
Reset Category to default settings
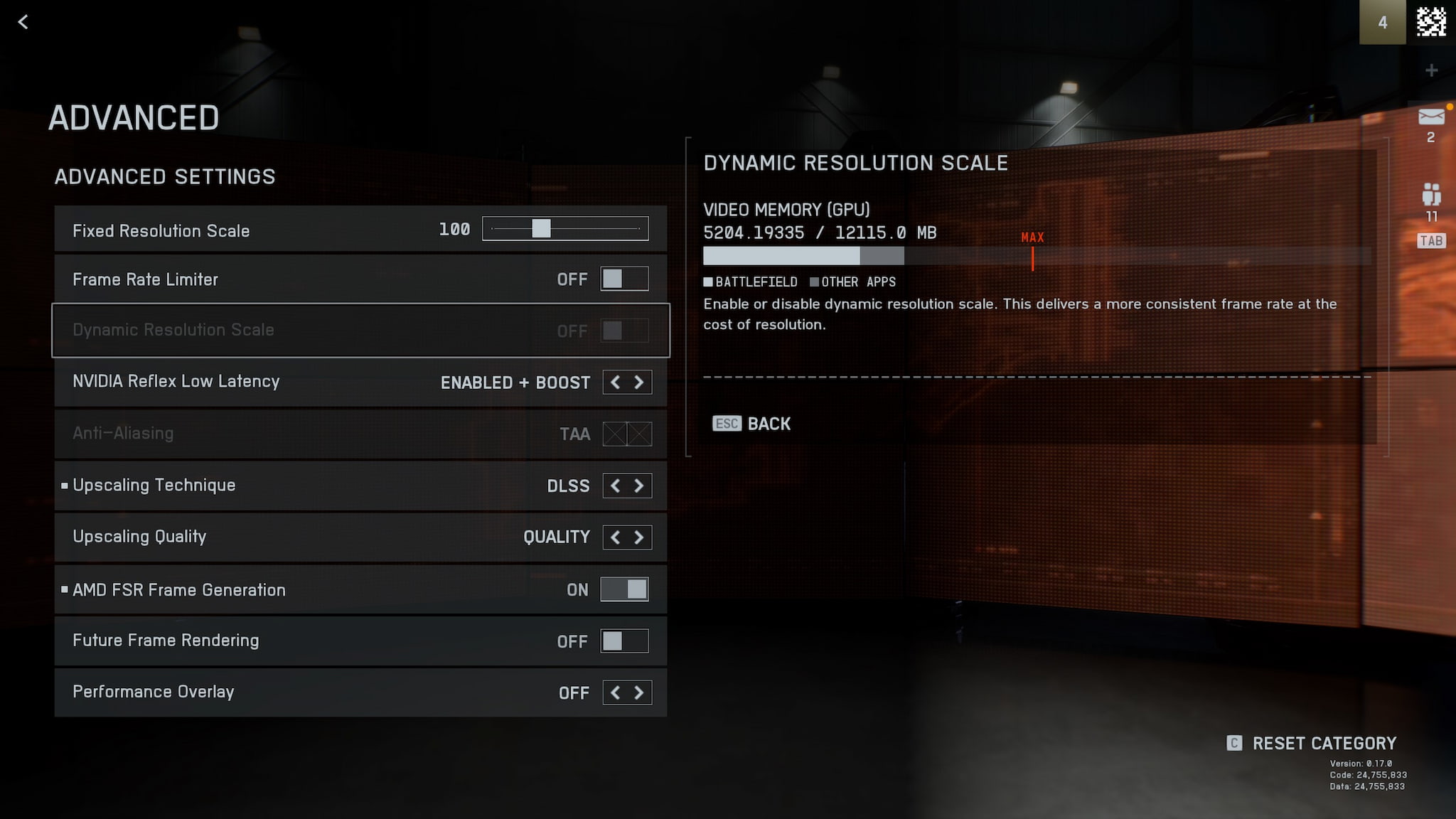[x=1312, y=744]
